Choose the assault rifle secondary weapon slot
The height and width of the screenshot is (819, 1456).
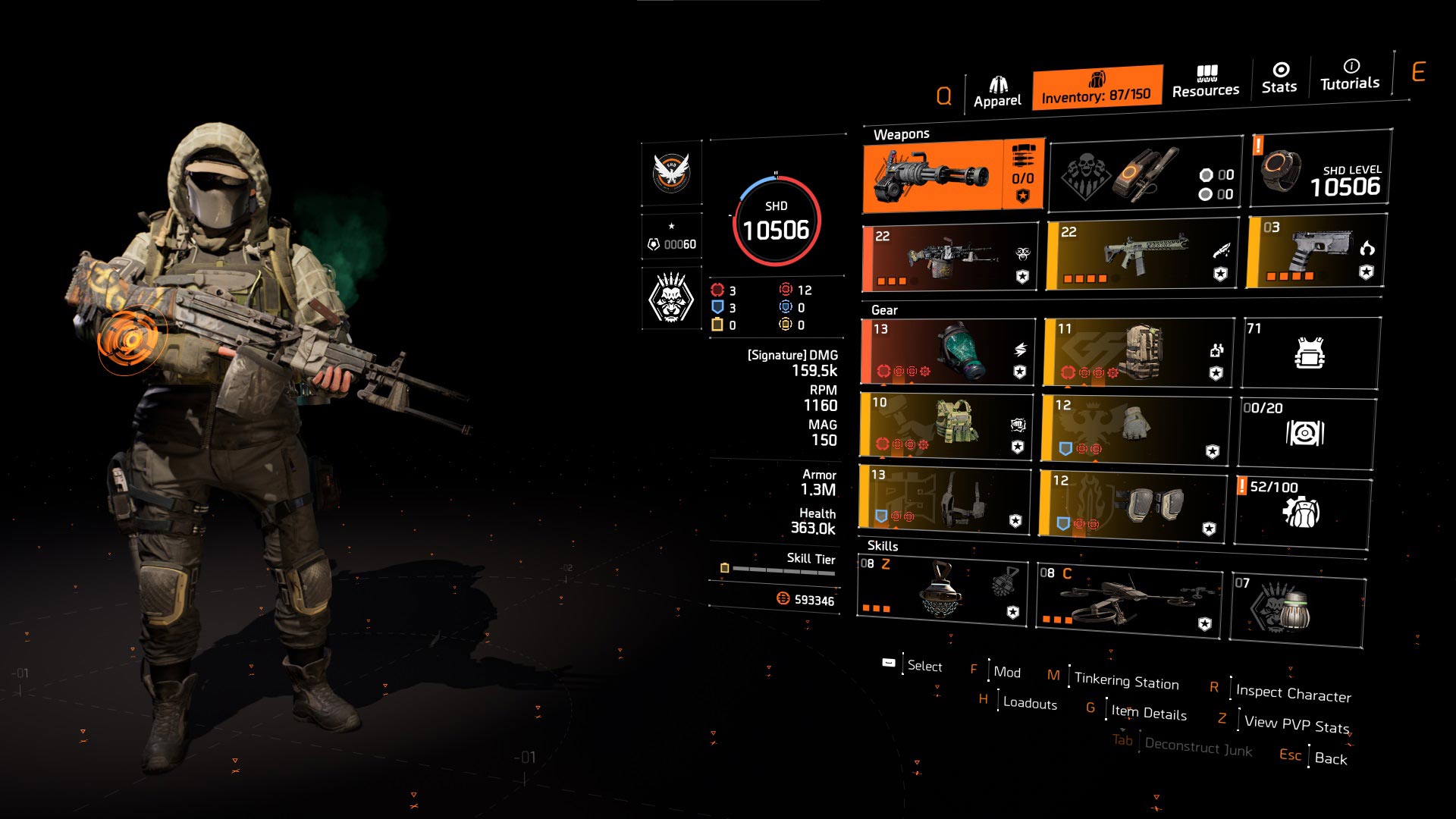tap(1142, 255)
